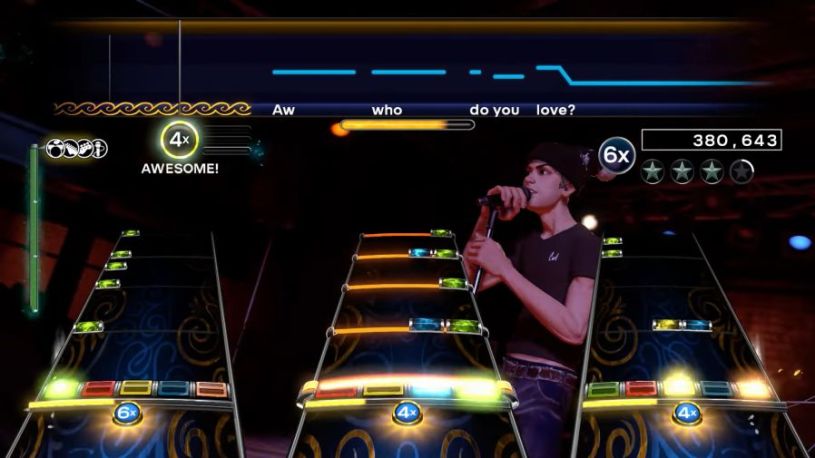This screenshot has width=815, height=458.
Task: Click the yellow fret target on the right track
Action: click(679, 388)
